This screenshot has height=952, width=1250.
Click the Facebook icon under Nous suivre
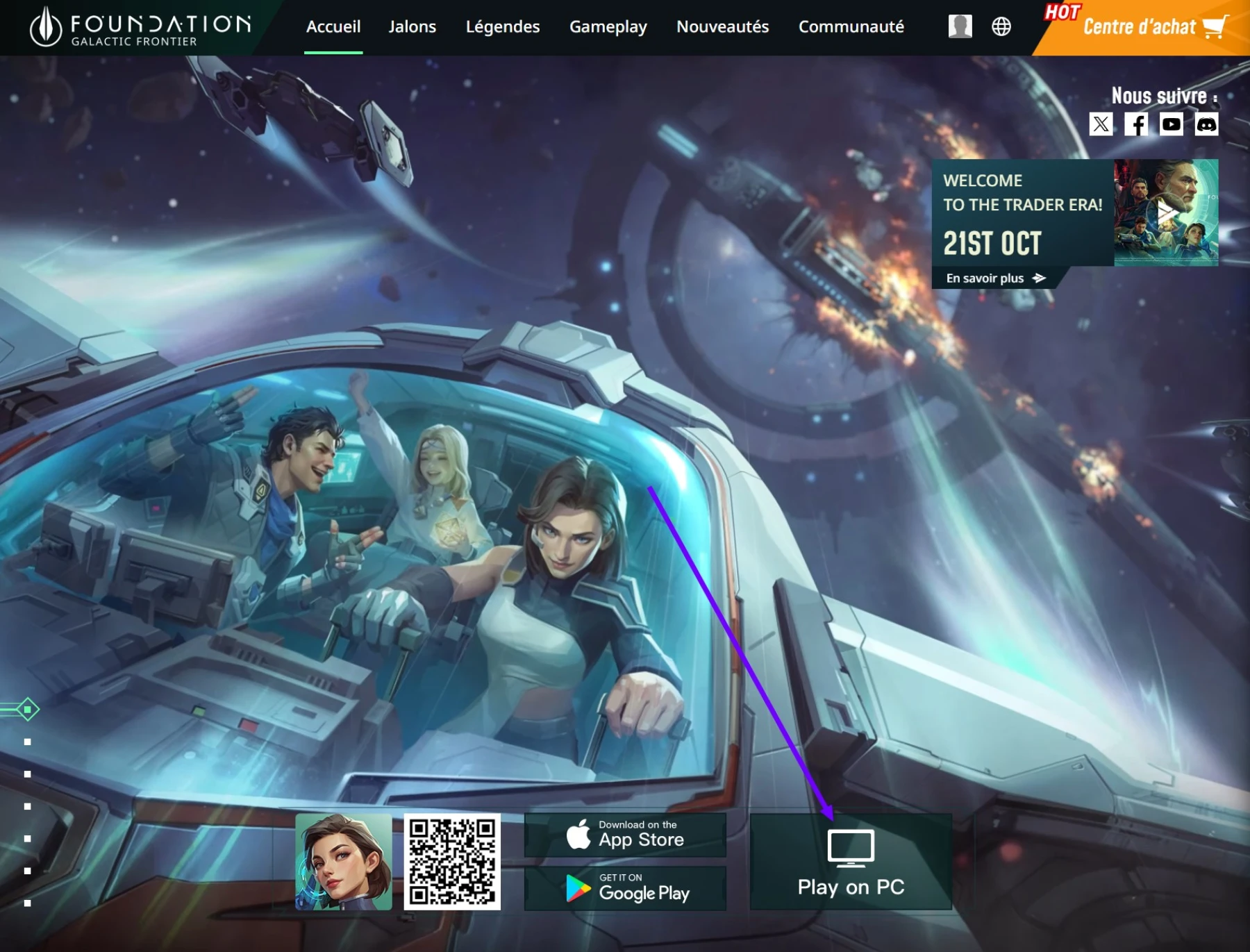(x=1137, y=125)
